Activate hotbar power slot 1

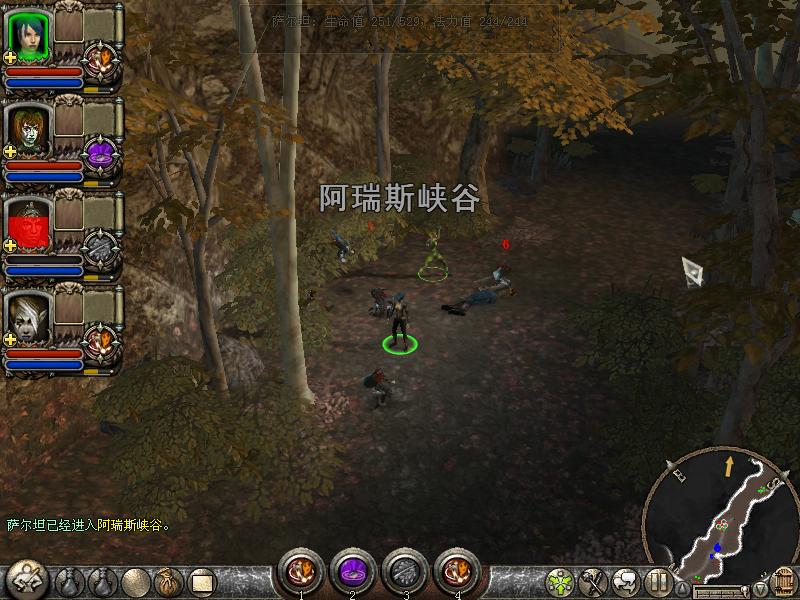[300, 571]
